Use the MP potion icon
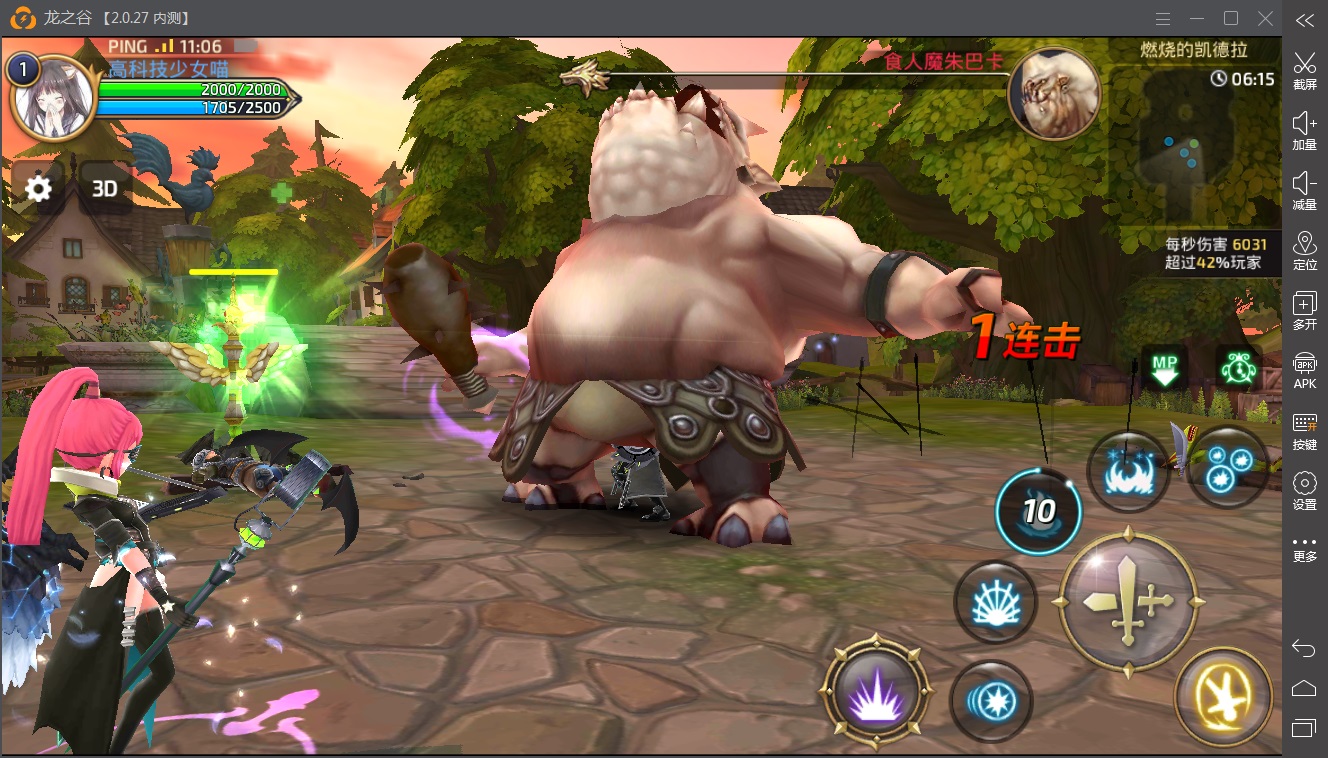Viewport: 1328px width, 758px height. [1164, 367]
